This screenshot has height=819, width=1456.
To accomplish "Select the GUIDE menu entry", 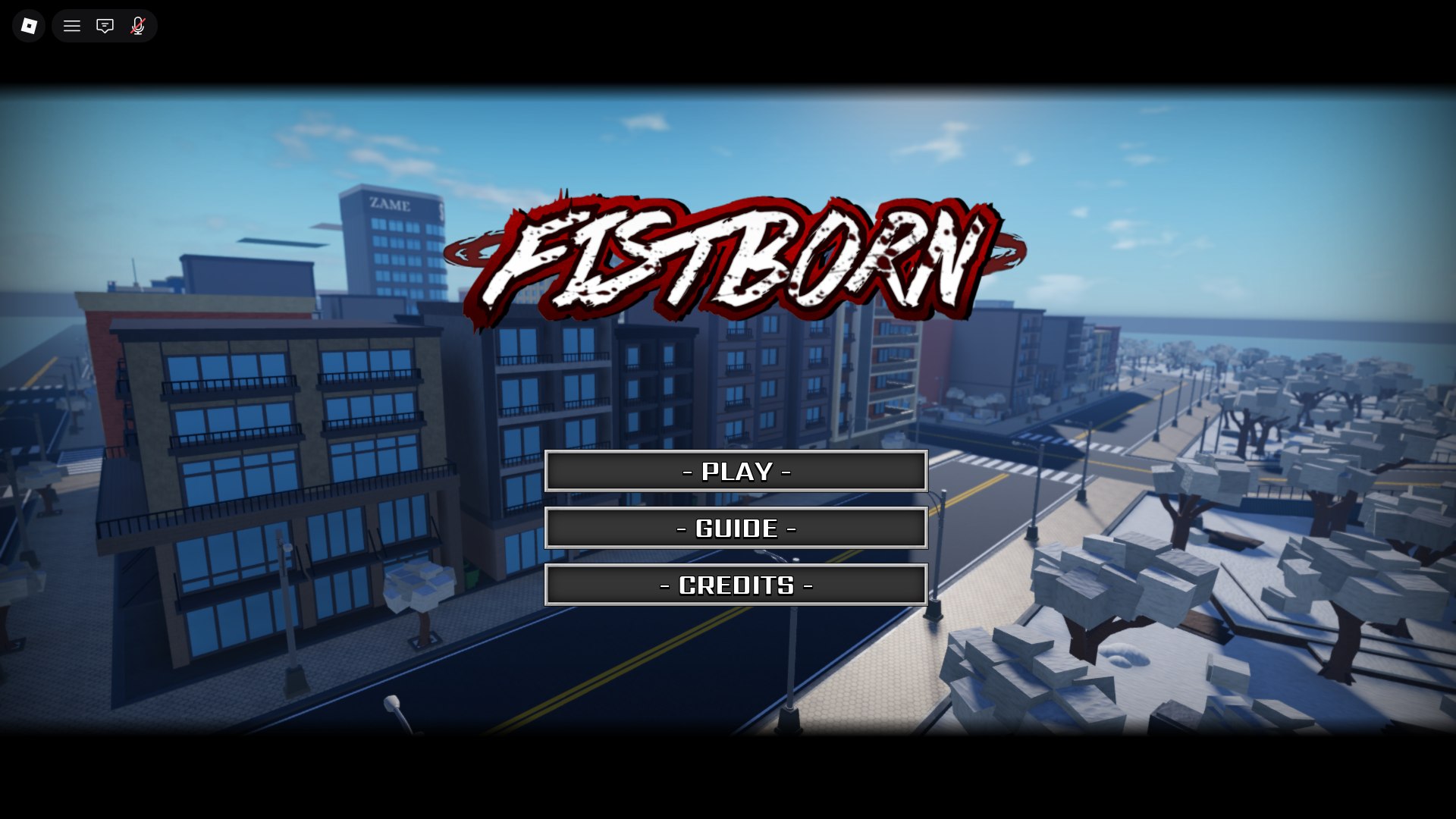I will [x=736, y=528].
